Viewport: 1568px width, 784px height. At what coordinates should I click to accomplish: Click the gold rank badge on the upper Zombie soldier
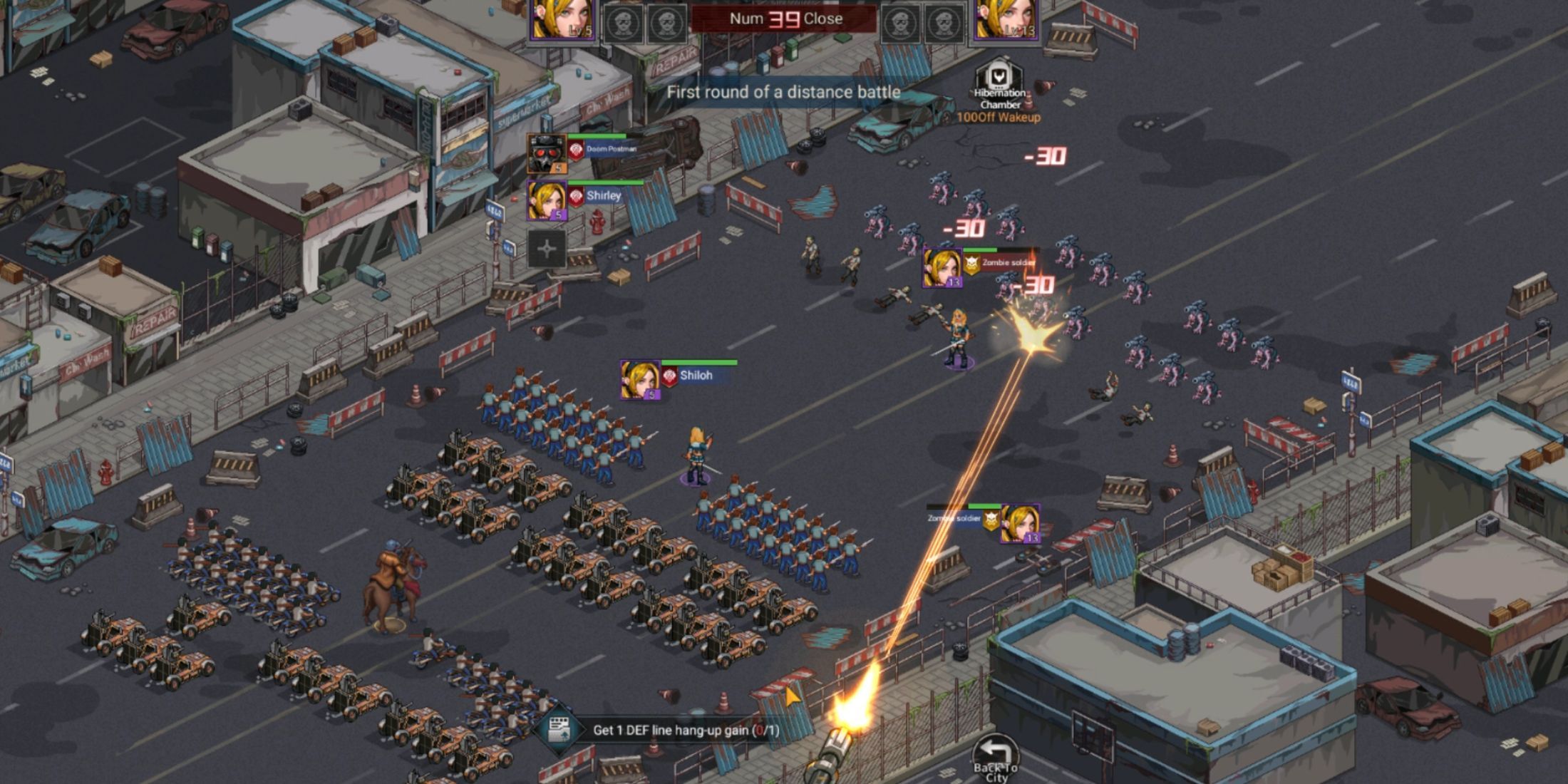[972, 266]
